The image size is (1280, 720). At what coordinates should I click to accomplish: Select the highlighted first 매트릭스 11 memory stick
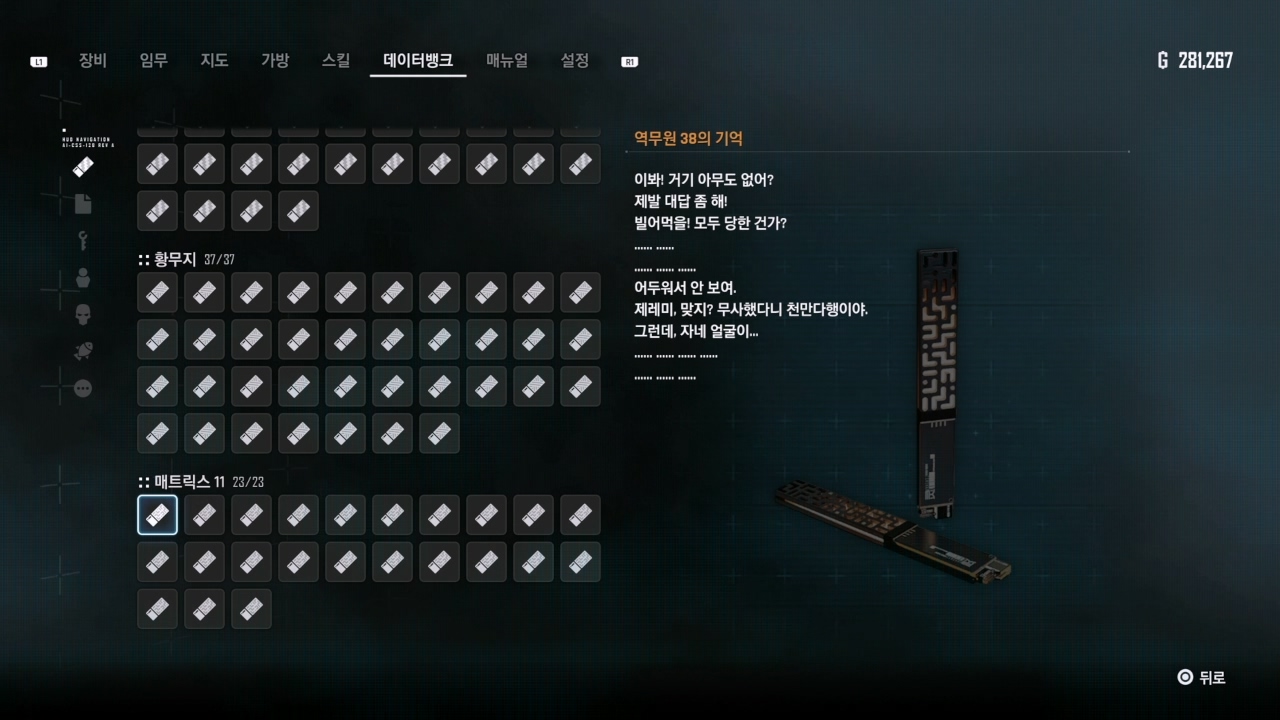click(157, 515)
